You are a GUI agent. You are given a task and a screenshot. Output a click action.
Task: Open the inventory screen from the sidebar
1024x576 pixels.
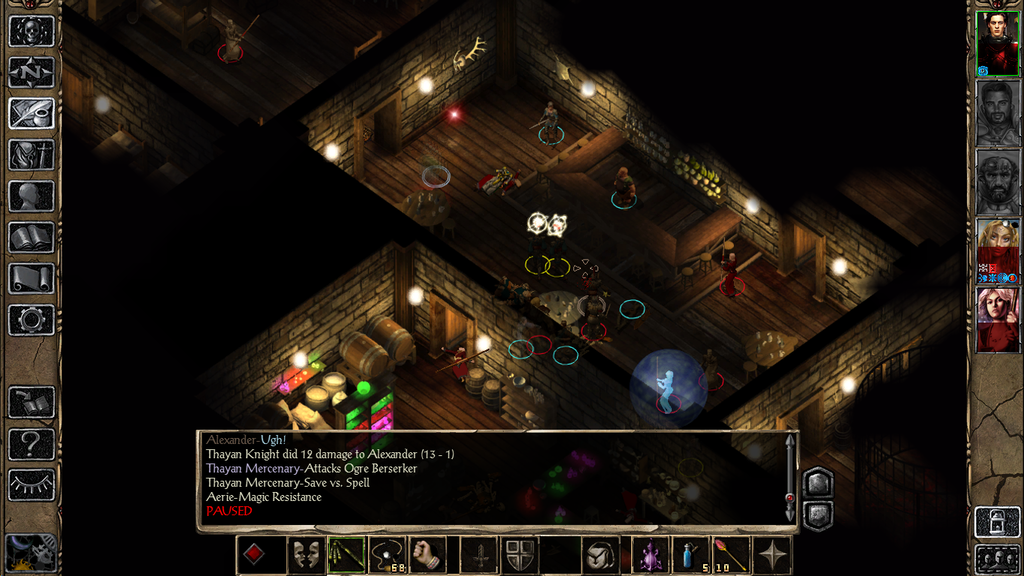pos(31,155)
